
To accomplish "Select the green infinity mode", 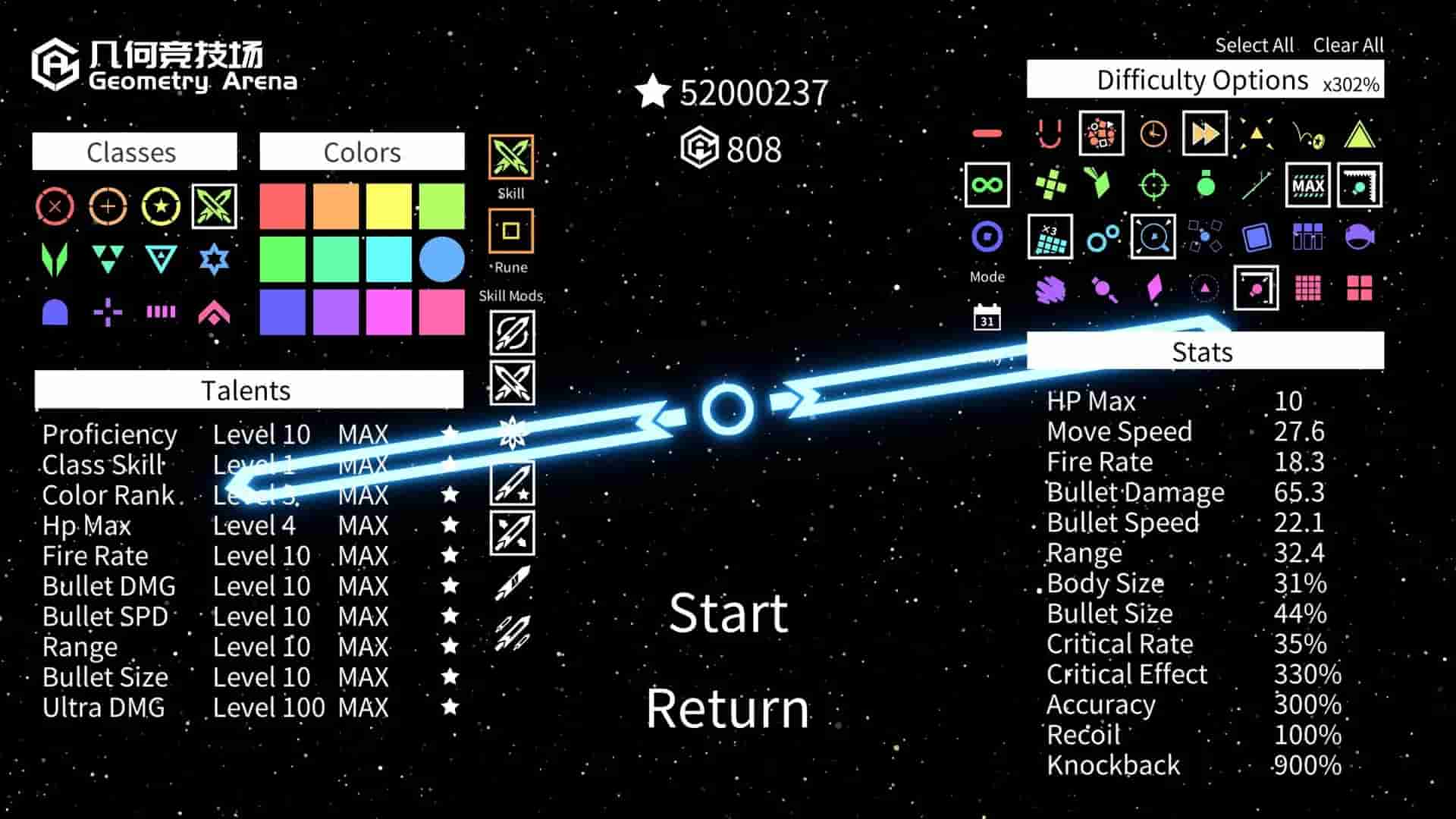I will pos(987,185).
